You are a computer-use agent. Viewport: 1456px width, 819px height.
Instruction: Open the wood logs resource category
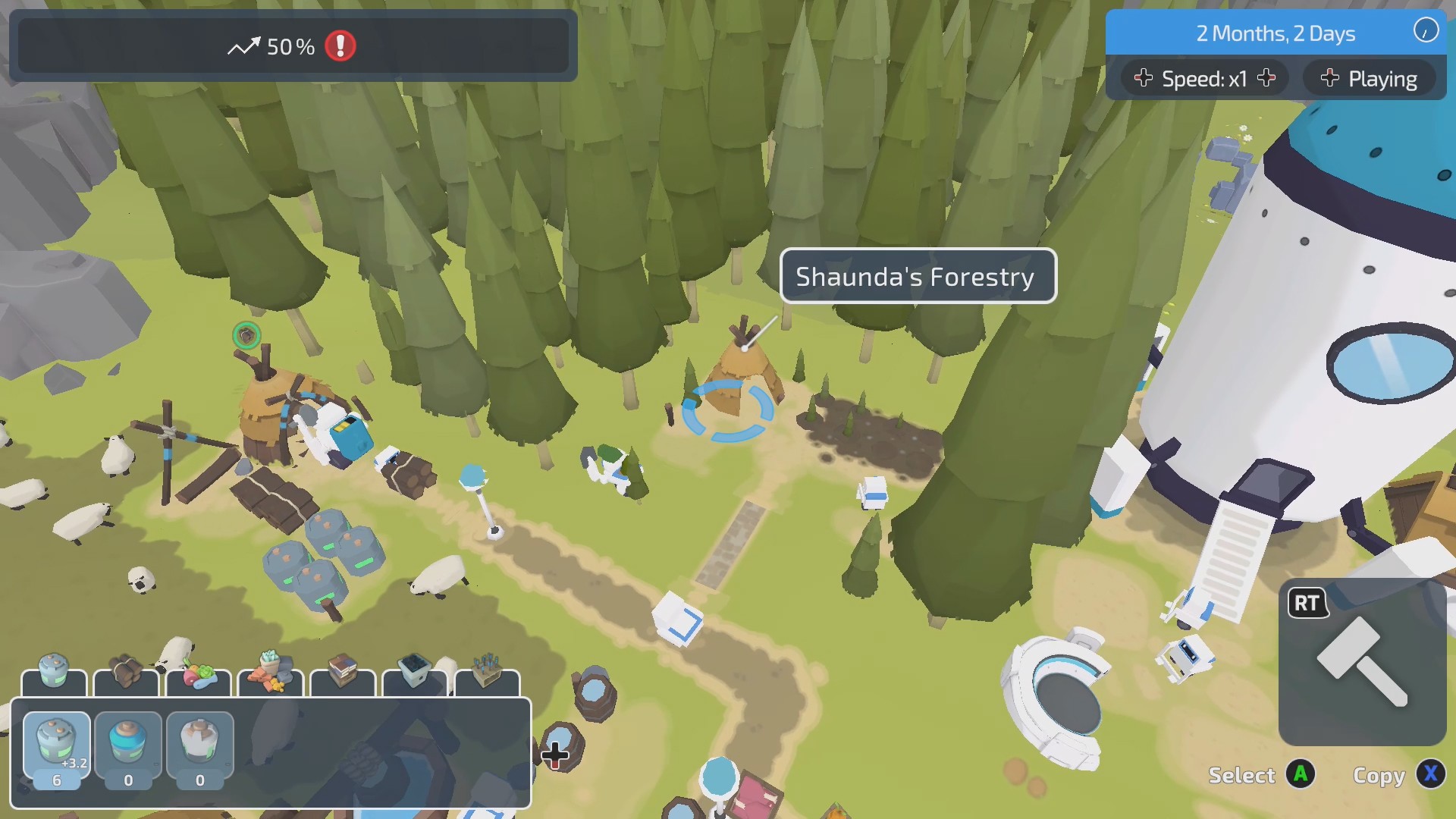[126, 673]
